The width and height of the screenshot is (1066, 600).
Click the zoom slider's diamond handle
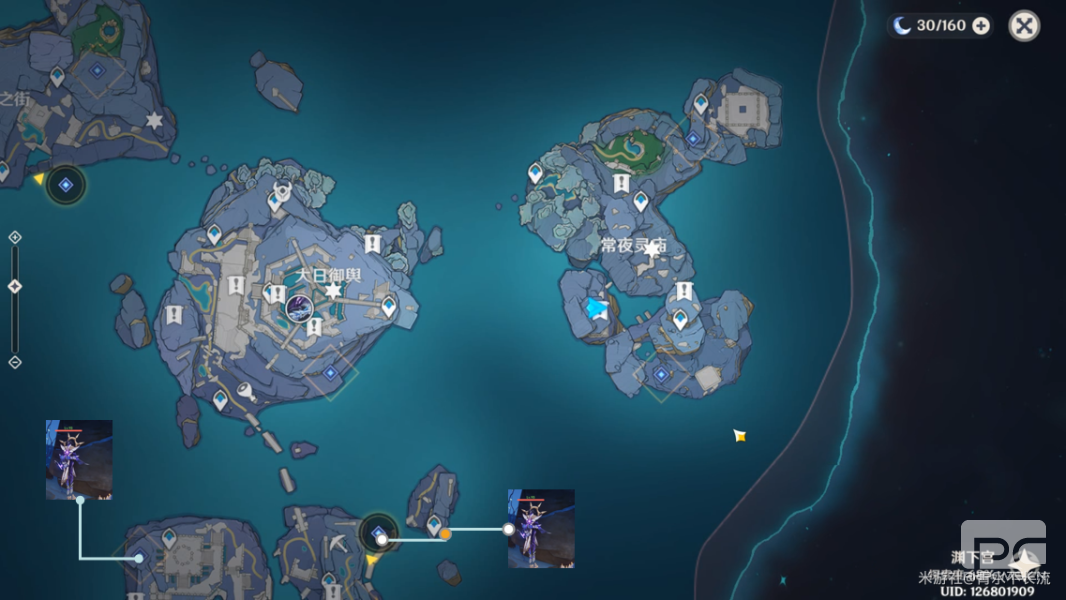coord(15,287)
